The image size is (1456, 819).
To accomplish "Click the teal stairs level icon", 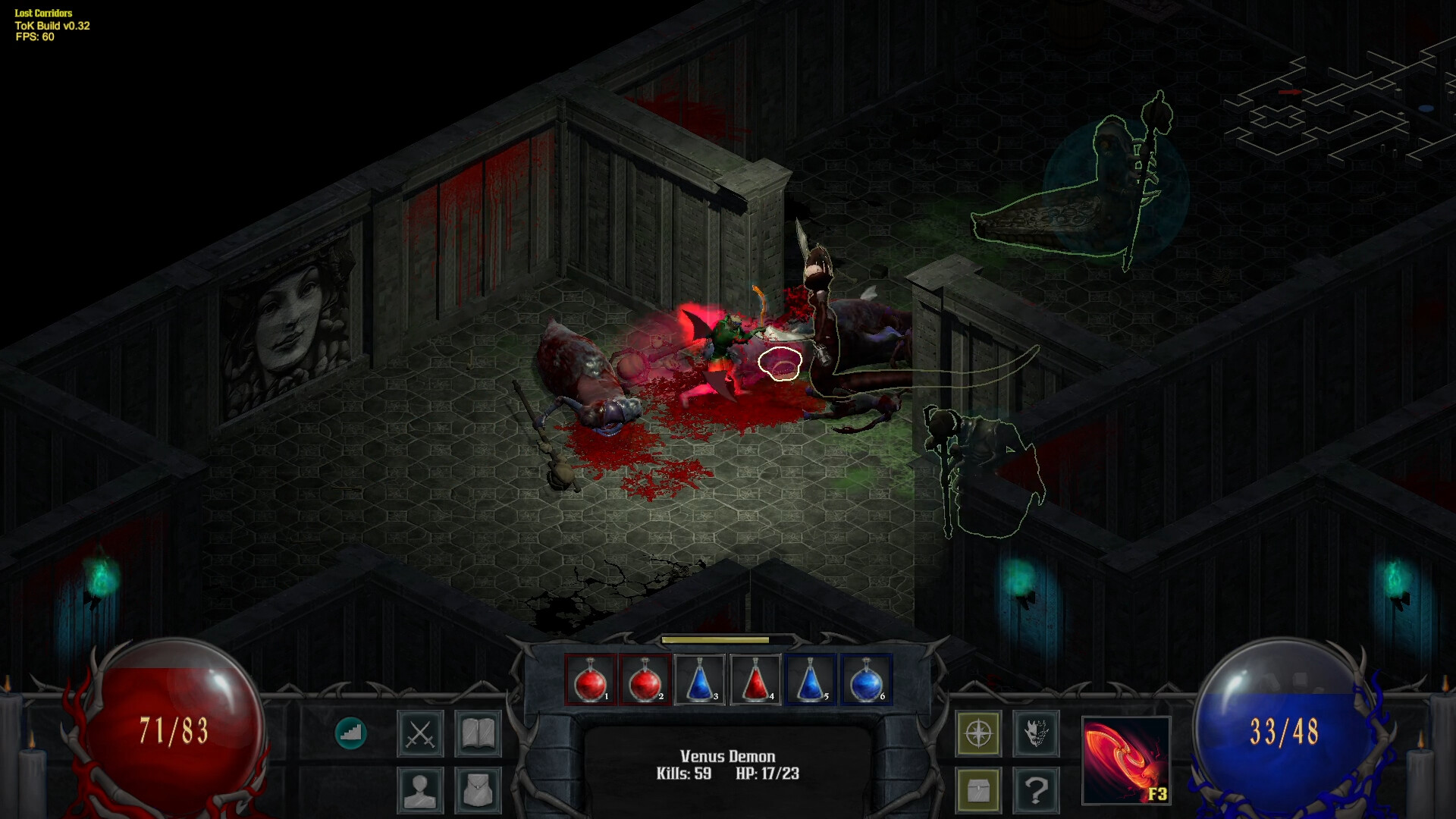I will [351, 733].
